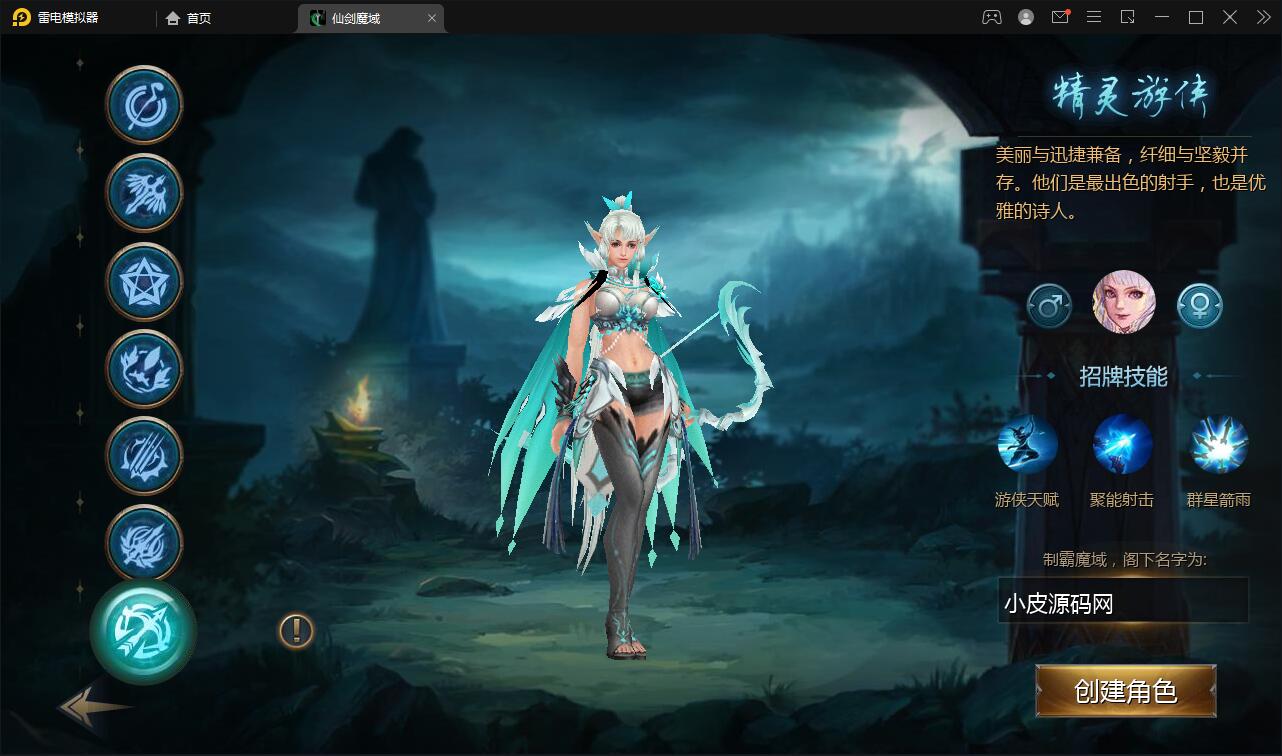Select the winged class icon in left column
Image resolution: width=1282 pixels, height=756 pixels.
point(143,191)
